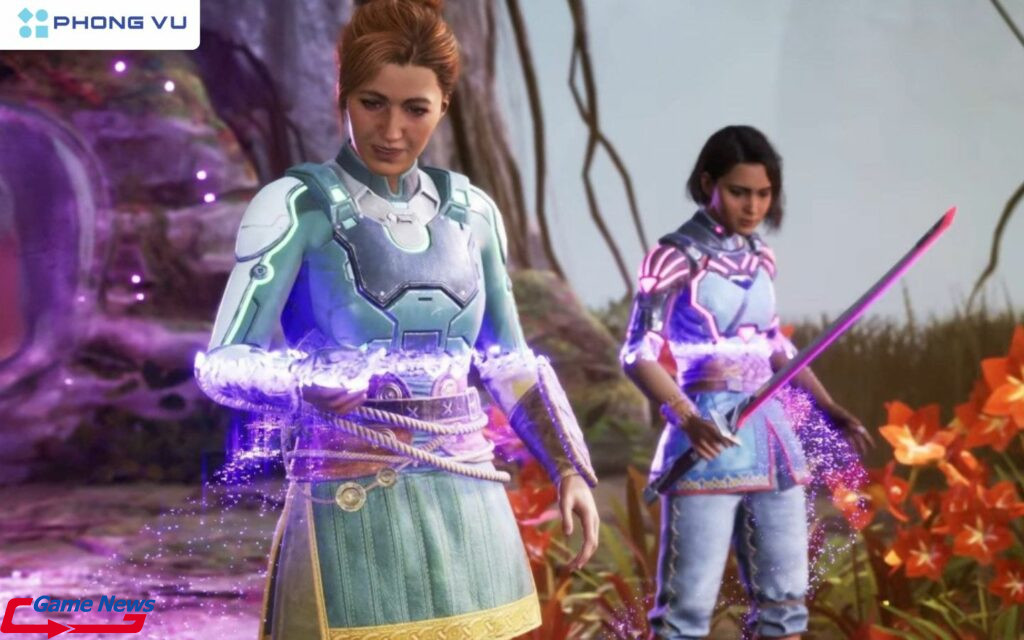Click the Phong Vu logo
Screen dimensions: 1024x640
tap(100, 23)
